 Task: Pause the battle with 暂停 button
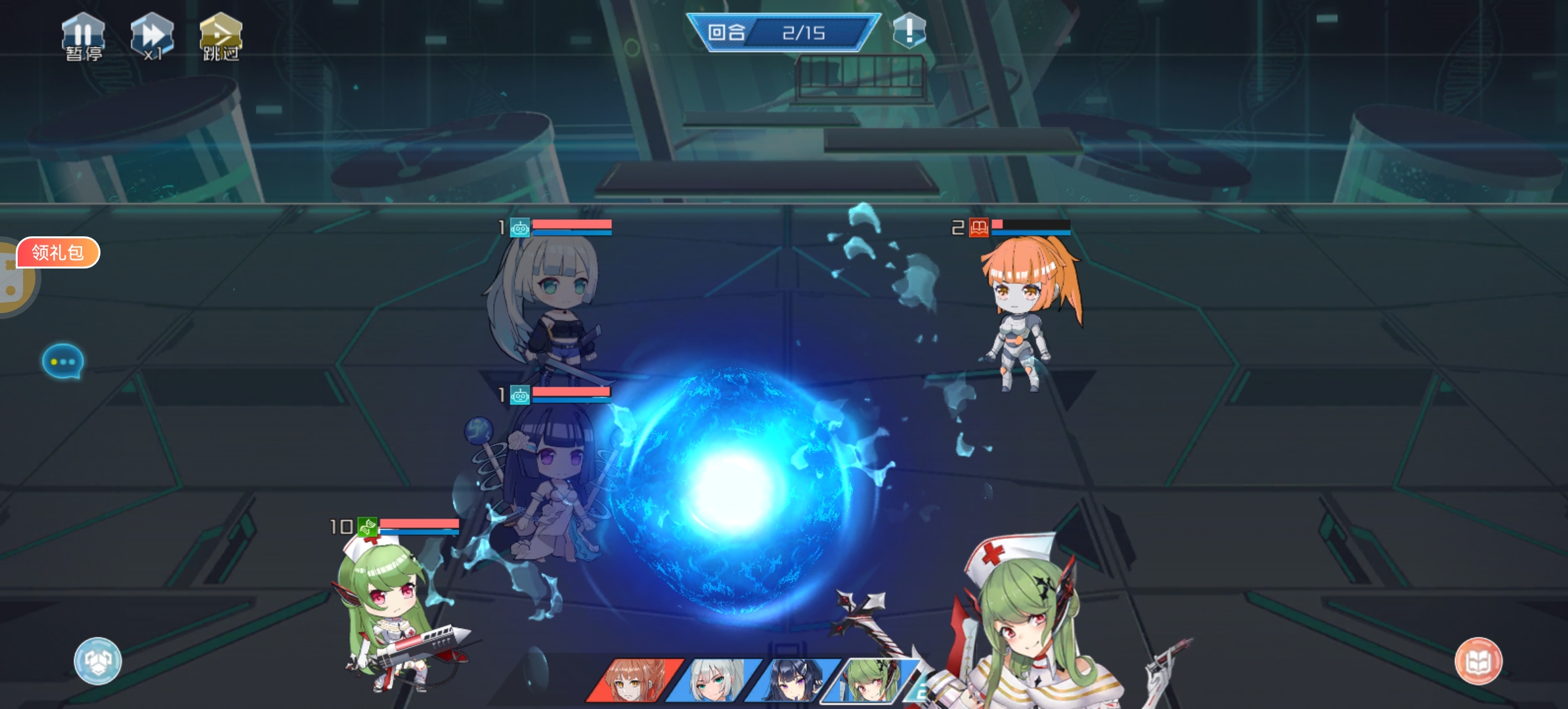pos(83,37)
